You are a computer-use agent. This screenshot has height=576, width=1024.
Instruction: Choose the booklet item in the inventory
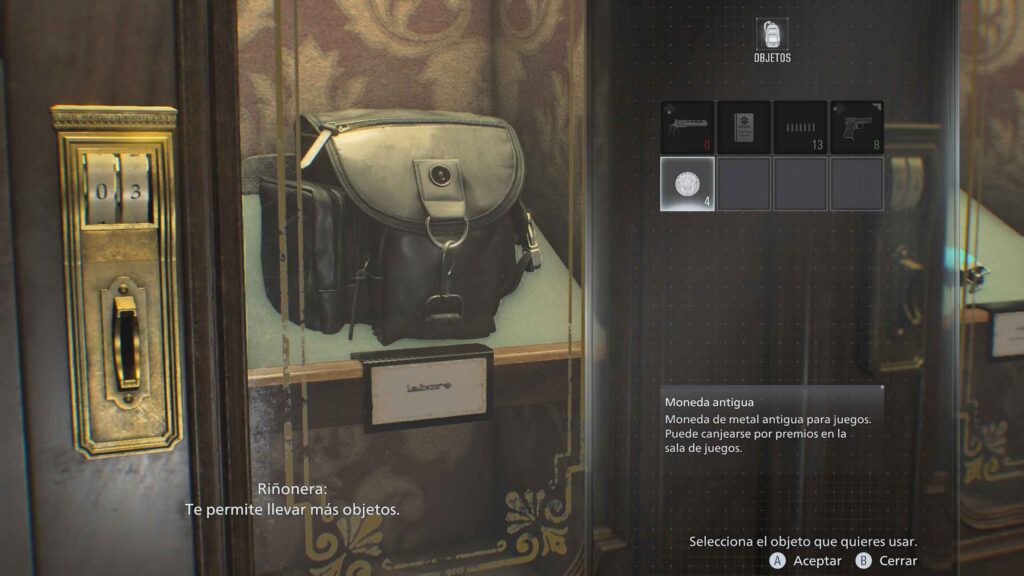pyautogui.click(x=743, y=127)
